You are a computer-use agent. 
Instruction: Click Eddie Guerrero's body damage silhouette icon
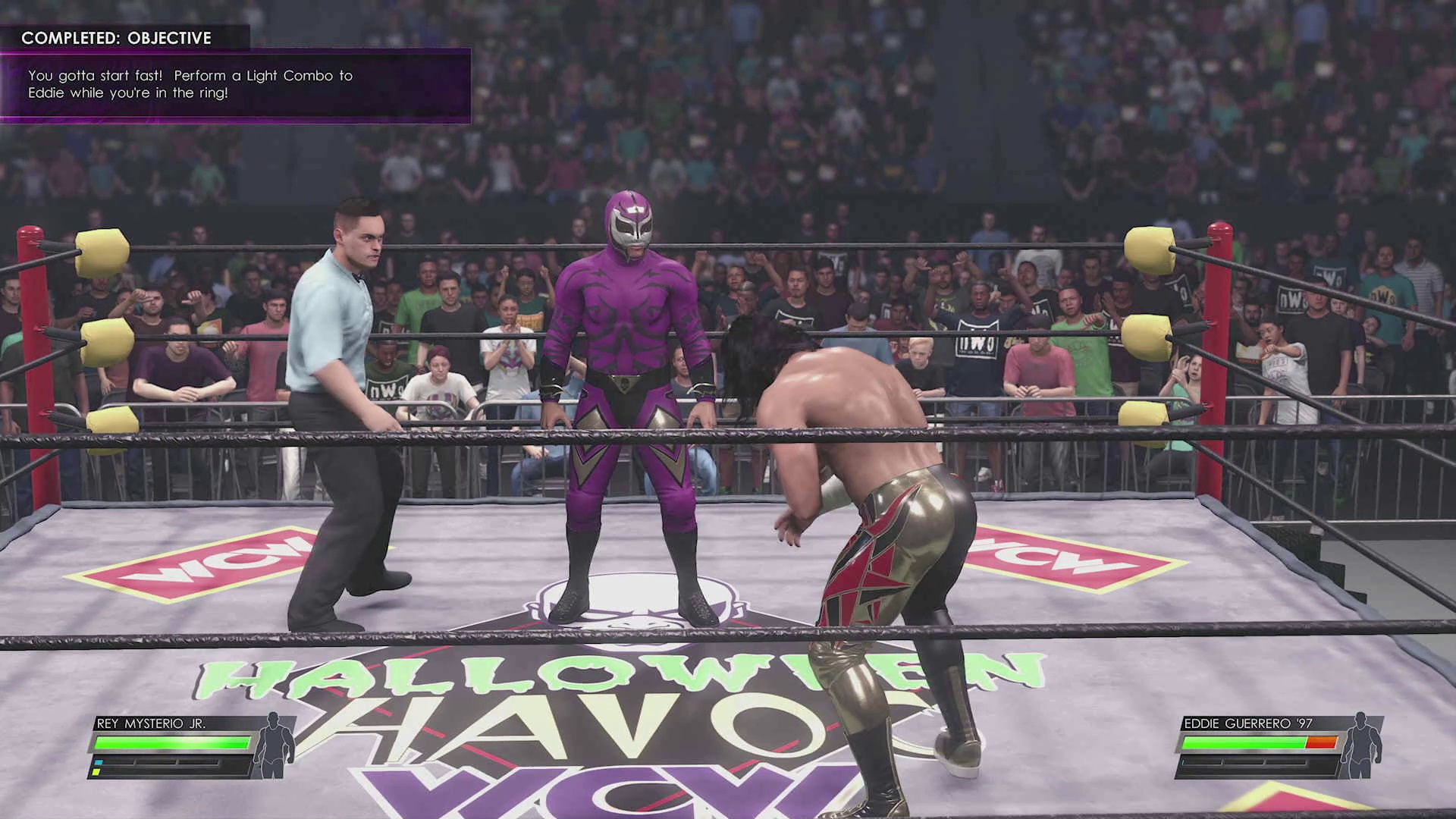coord(1361,745)
